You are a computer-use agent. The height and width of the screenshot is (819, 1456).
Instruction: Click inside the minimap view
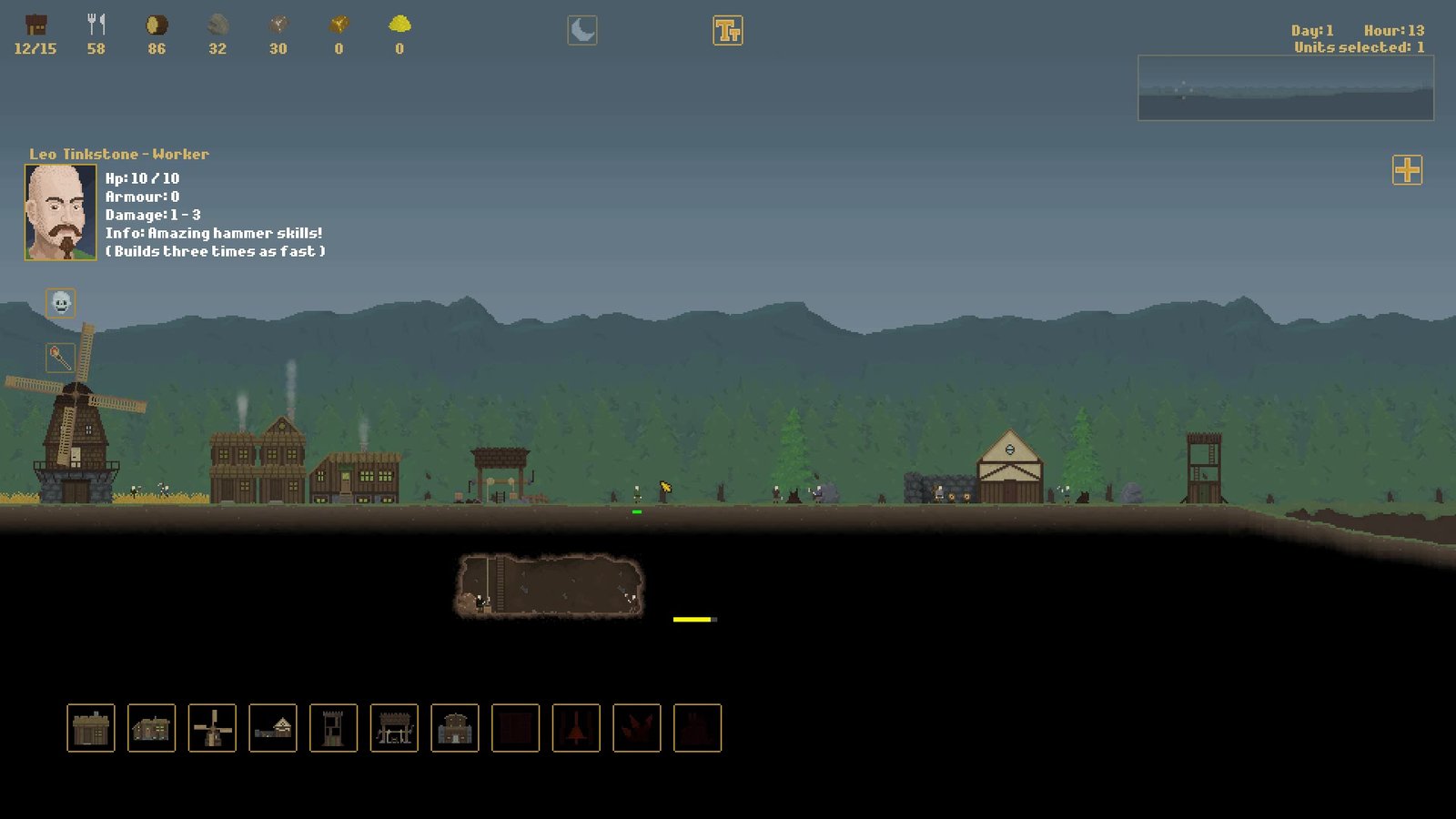[x=1286, y=88]
